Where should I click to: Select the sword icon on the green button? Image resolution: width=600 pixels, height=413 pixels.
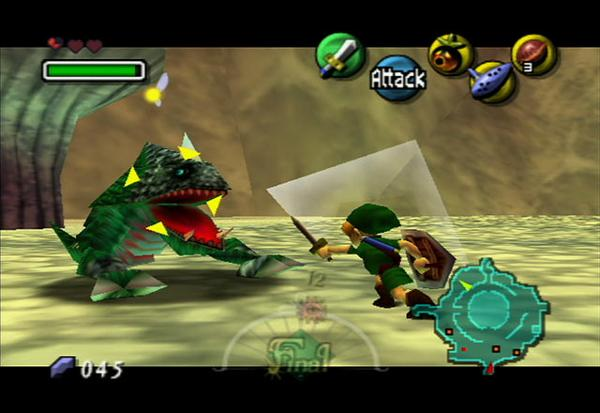(x=339, y=54)
